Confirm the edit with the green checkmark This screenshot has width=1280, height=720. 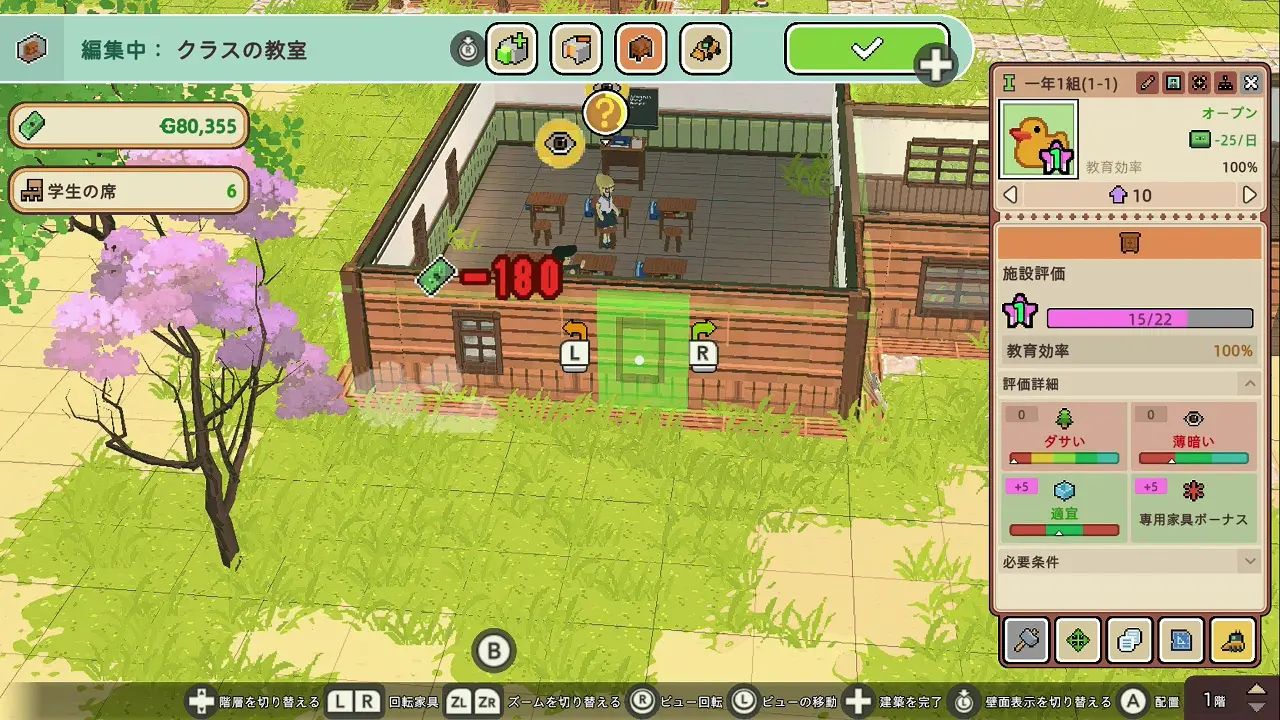tap(866, 49)
